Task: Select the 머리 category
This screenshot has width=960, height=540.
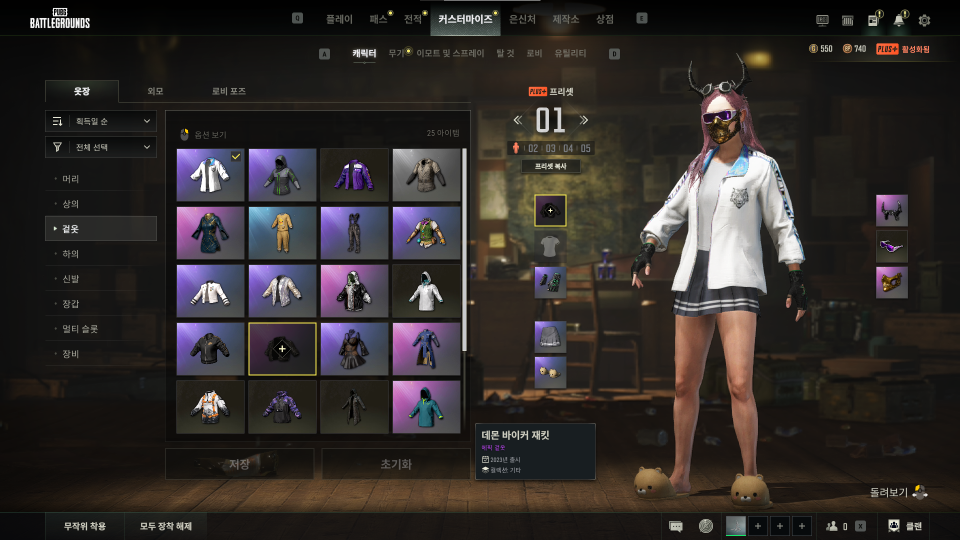Action: click(x=71, y=179)
